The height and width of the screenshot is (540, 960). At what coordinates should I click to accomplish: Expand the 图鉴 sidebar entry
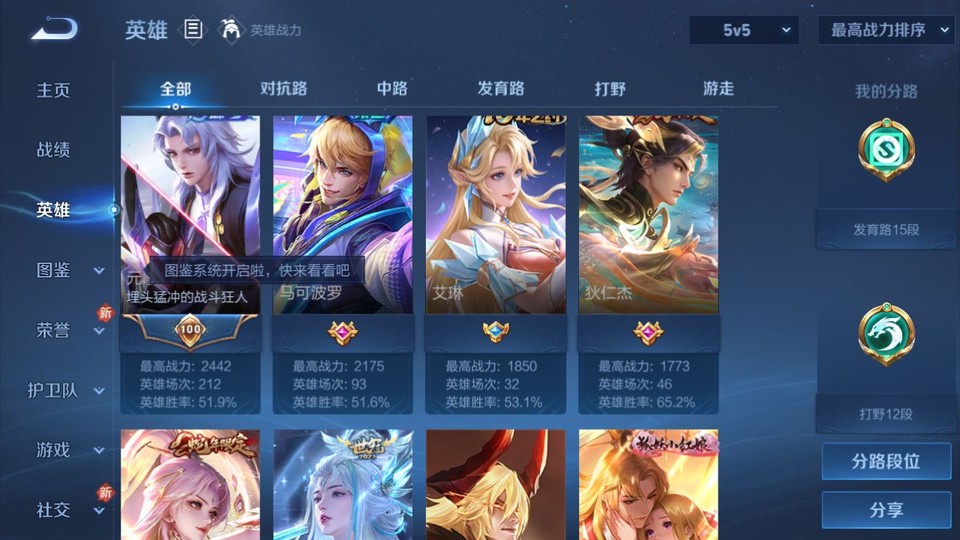click(66, 270)
